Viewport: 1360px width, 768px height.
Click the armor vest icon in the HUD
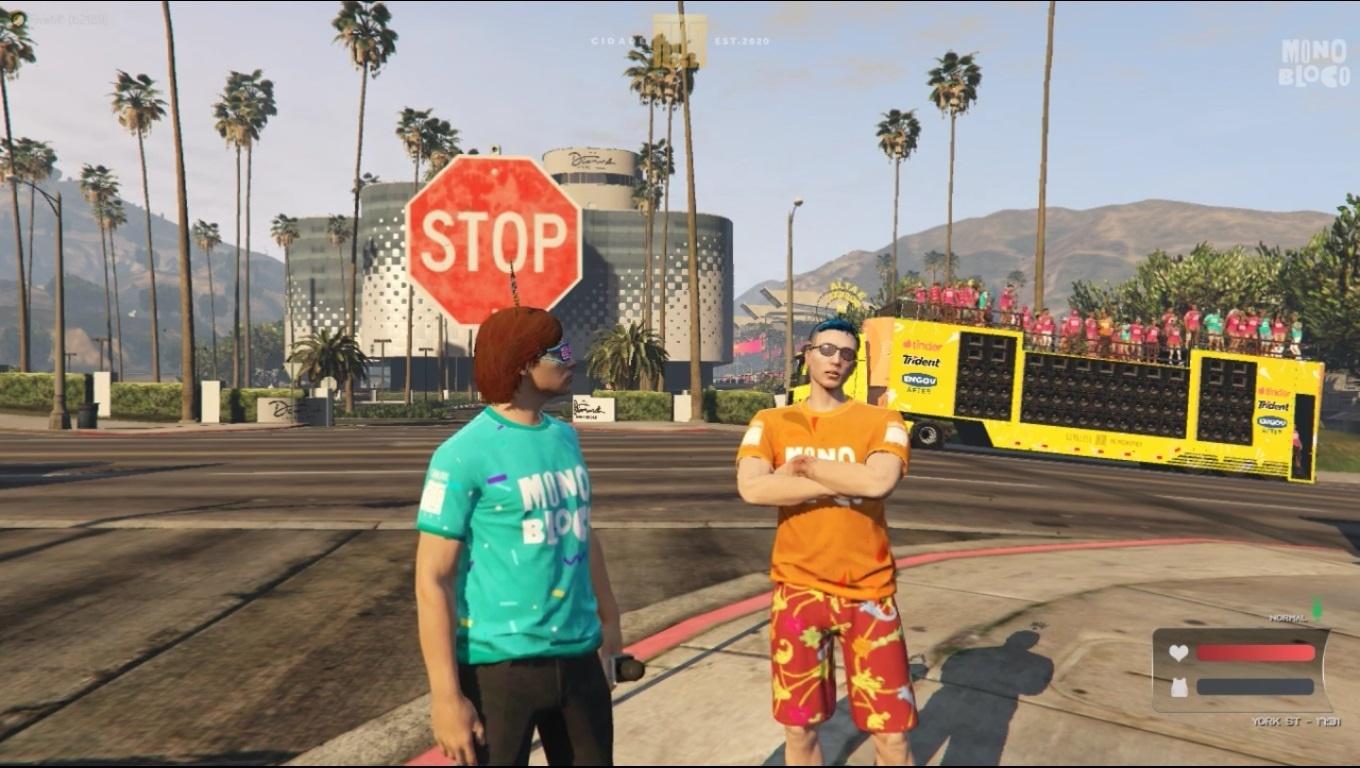[1179, 687]
